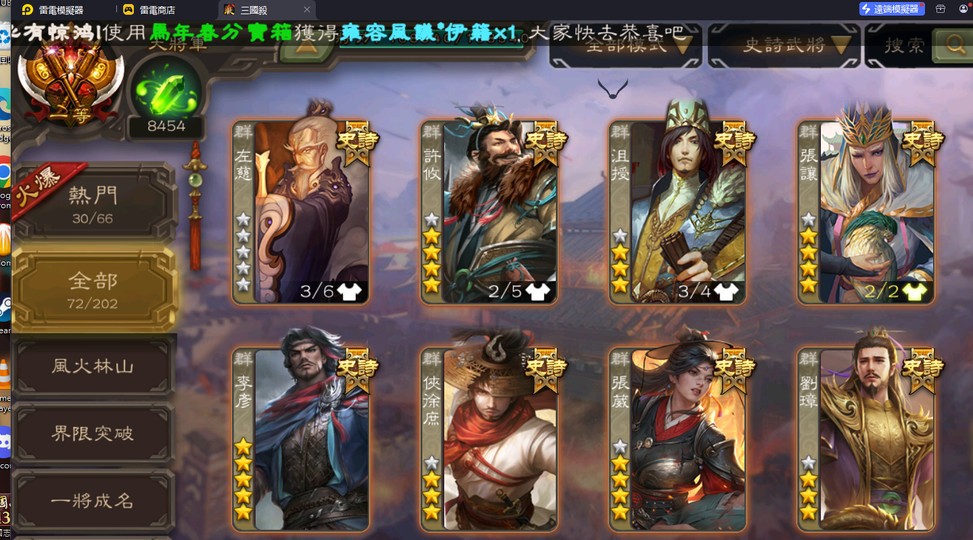The width and height of the screenshot is (973, 540).
Task: Click the green jade currency icon
Action: [x=165, y=92]
